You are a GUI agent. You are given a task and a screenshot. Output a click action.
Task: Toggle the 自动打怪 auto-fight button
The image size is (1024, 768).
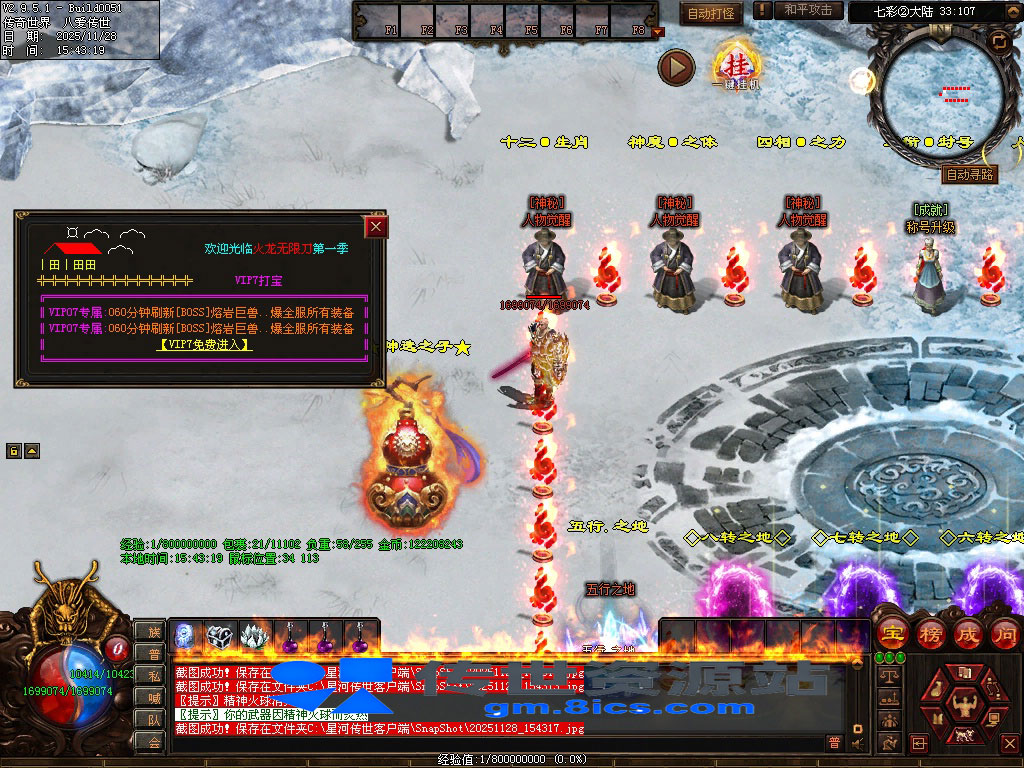712,13
